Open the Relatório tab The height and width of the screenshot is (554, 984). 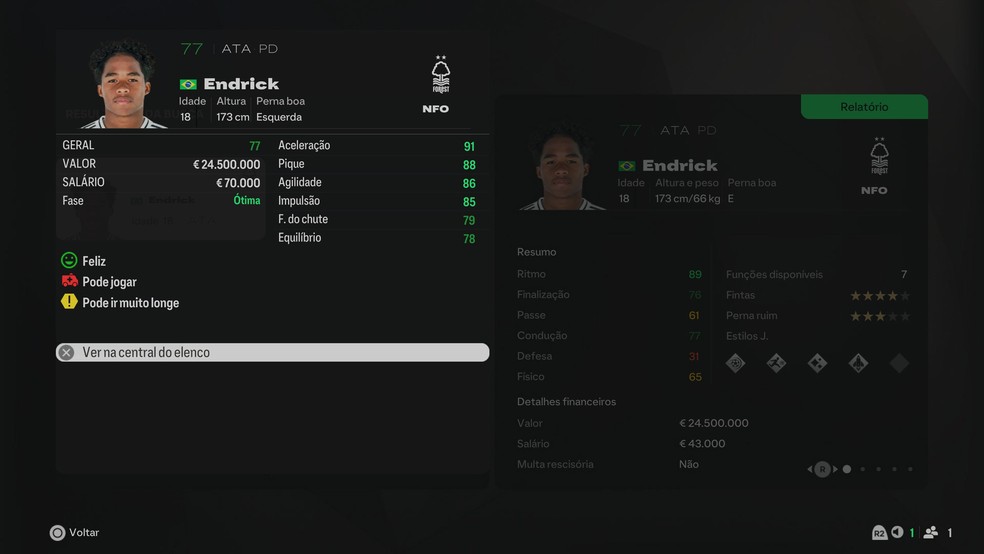[x=864, y=107]
